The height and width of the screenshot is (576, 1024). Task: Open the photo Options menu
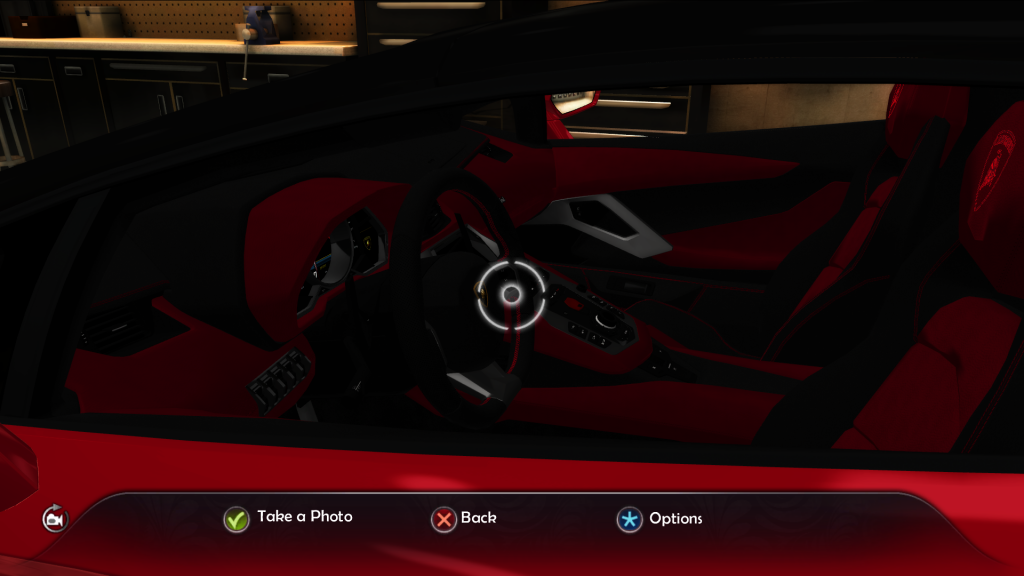click(660, 519)
